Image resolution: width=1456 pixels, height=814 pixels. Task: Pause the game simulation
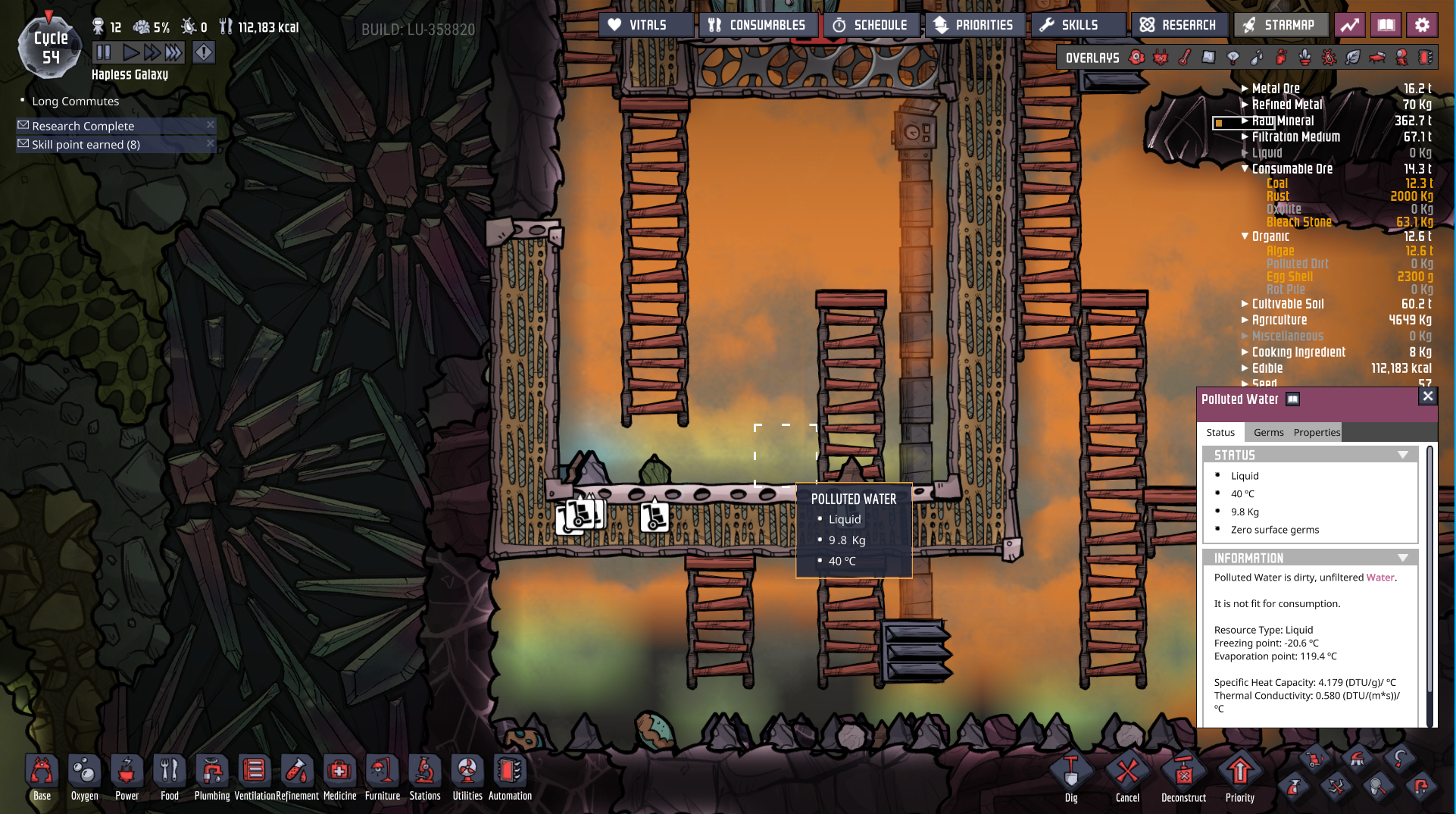coord(104,52)
